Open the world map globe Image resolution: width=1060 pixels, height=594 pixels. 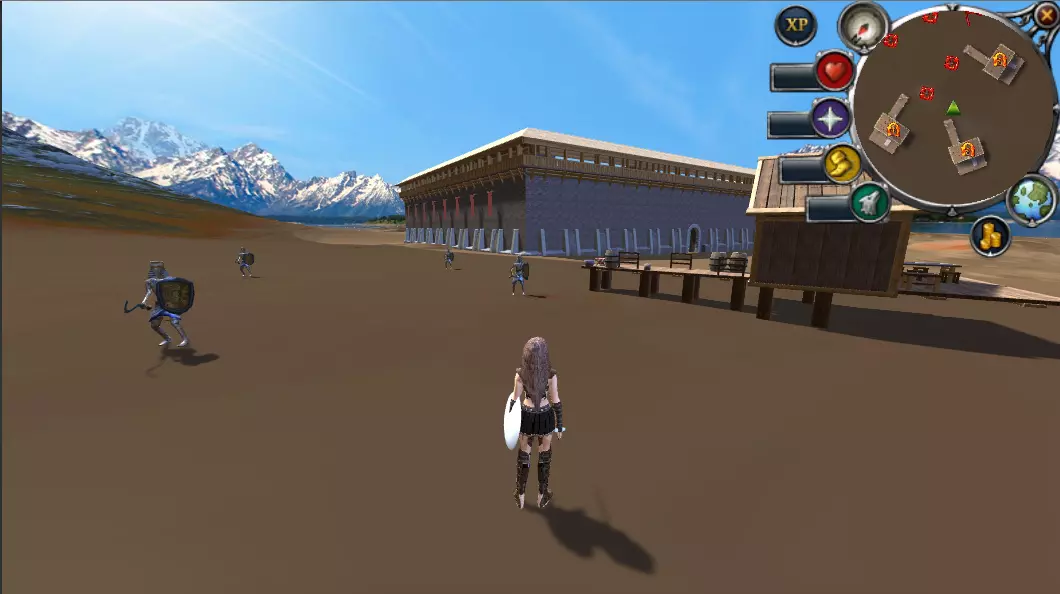[x=1031, y=198]
